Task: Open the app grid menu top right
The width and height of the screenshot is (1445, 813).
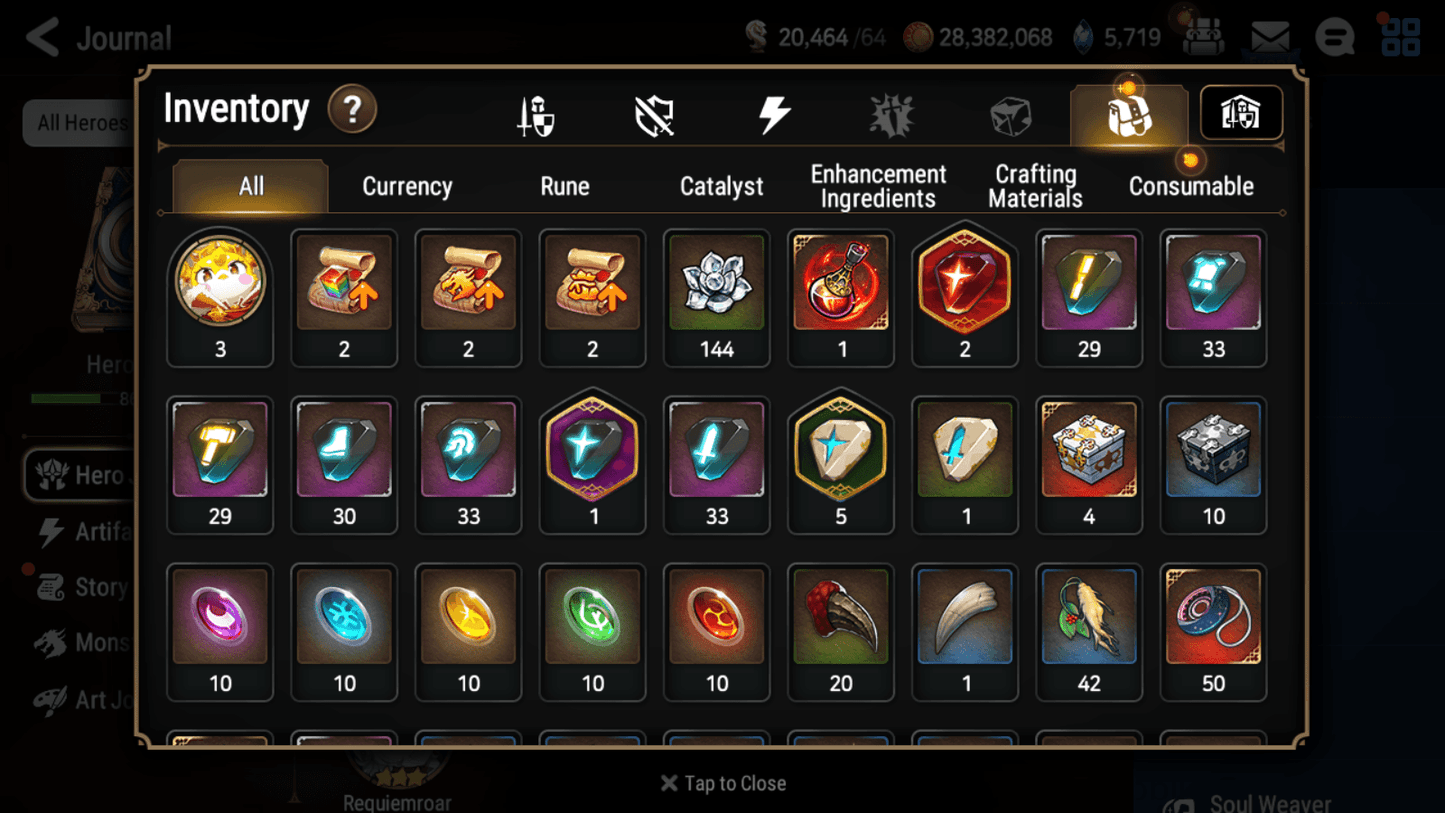Action: (1399, 36)
